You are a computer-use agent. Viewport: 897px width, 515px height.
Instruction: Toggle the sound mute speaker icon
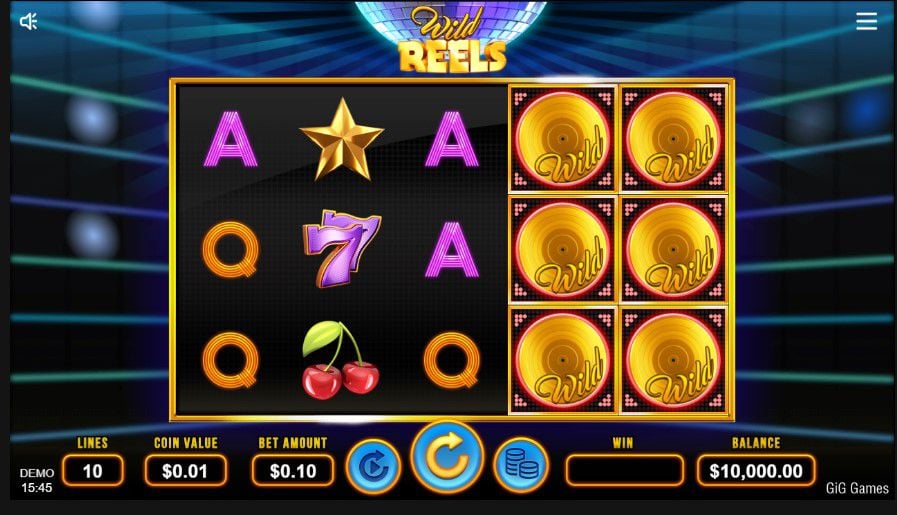coord(29,21)
